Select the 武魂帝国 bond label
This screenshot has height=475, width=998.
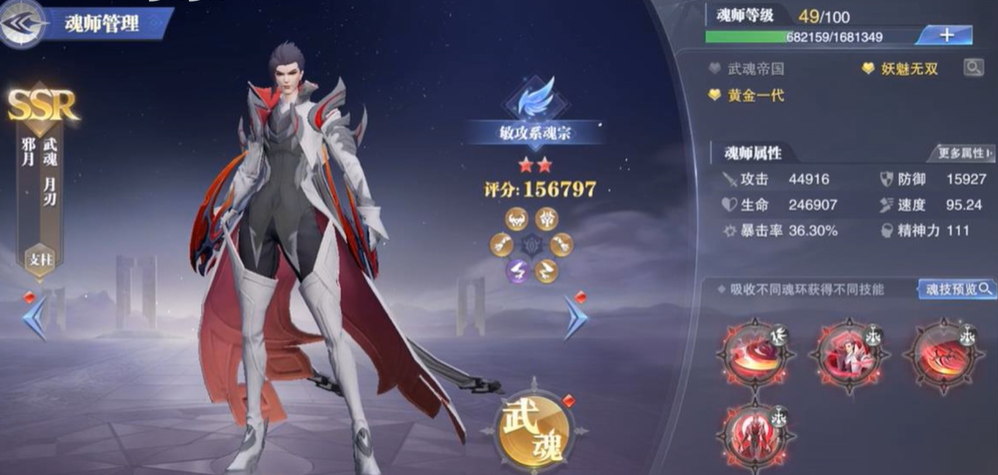pos(755,69)
